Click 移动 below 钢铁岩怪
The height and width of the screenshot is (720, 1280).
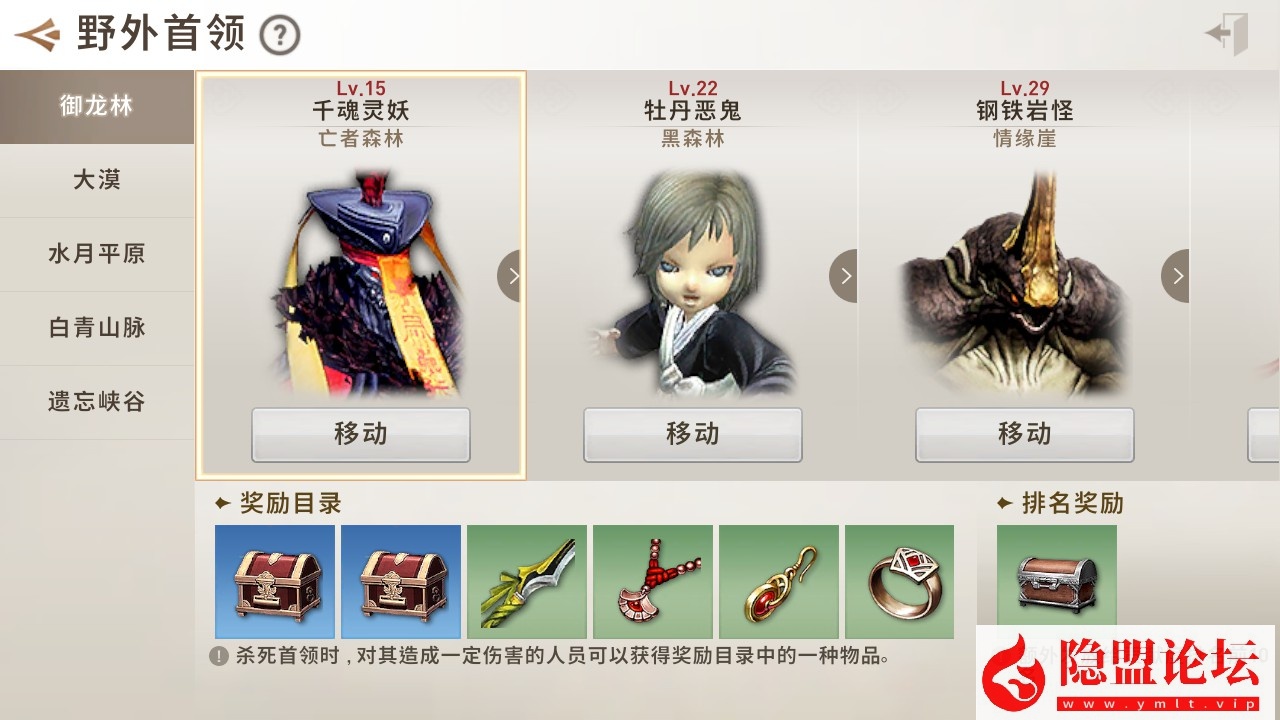click(1026, 435)
